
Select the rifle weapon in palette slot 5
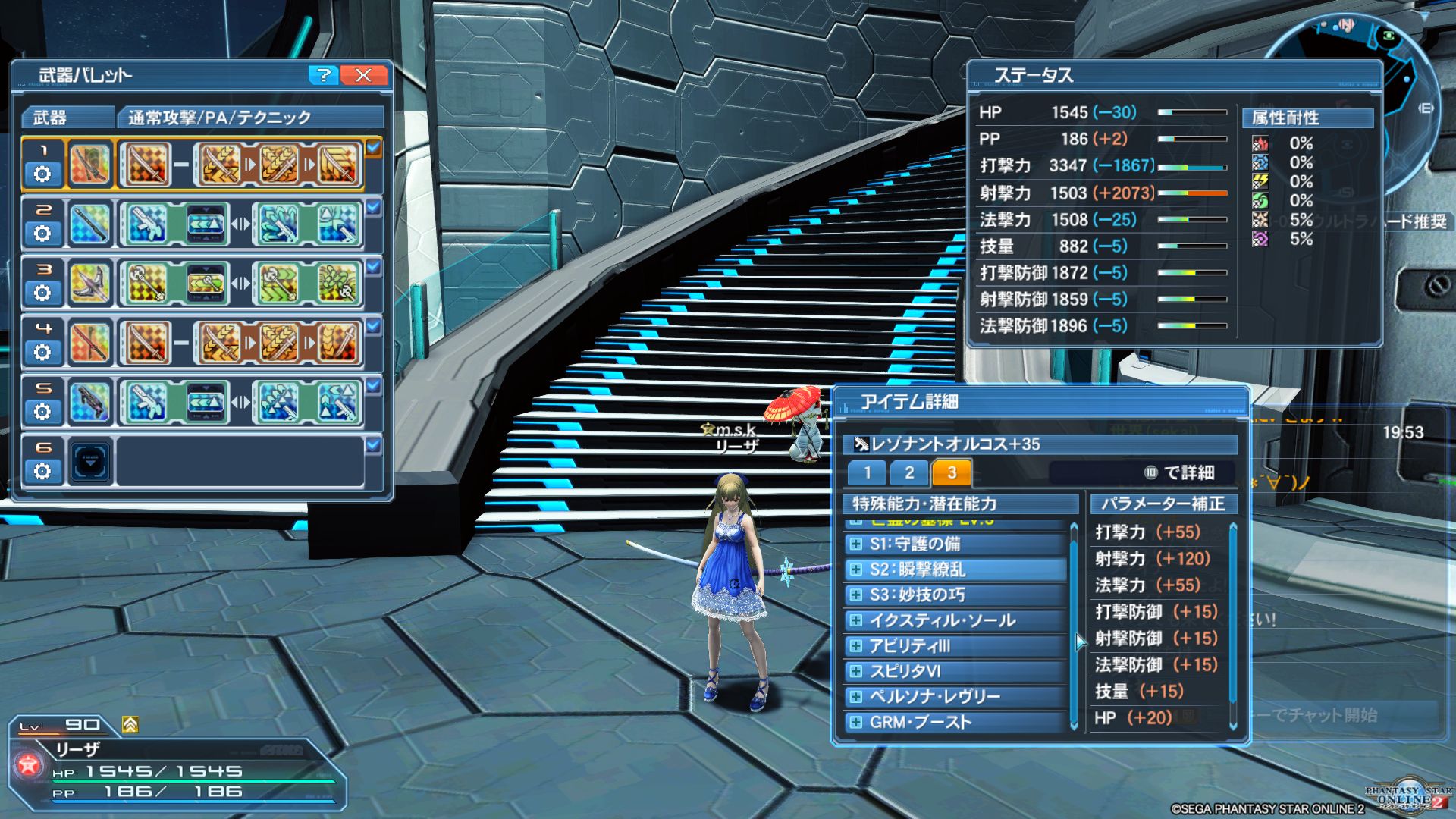point(89,401)
